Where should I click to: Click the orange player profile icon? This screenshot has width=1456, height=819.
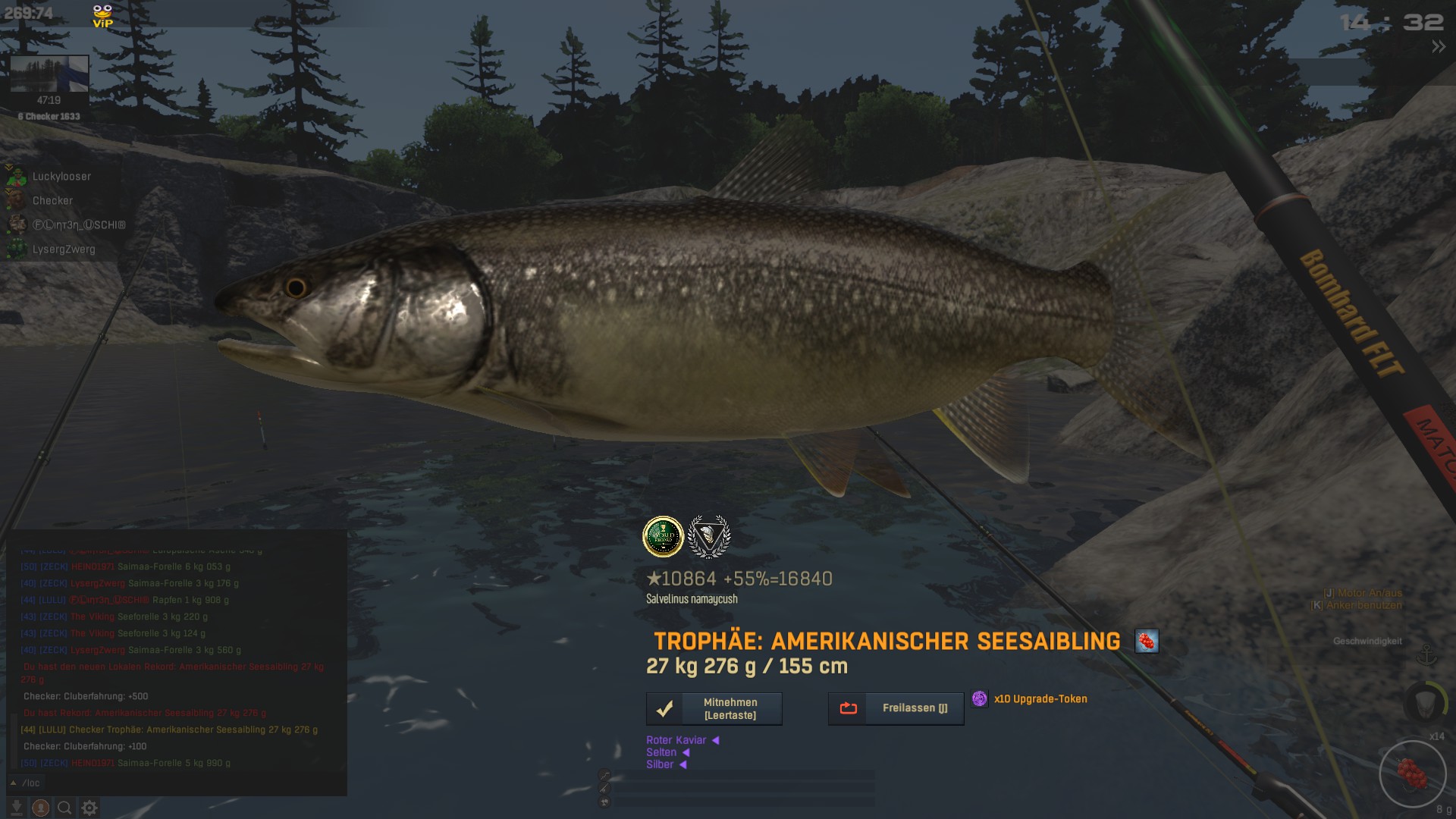(x=41, y=808)
